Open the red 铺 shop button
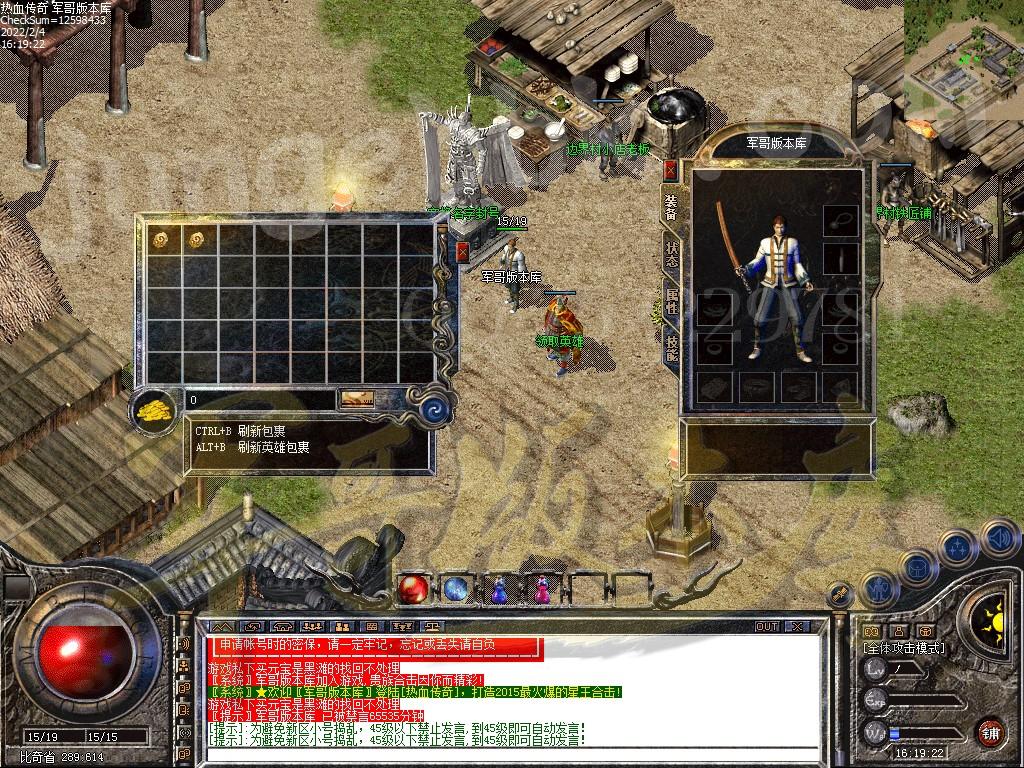 990,731
